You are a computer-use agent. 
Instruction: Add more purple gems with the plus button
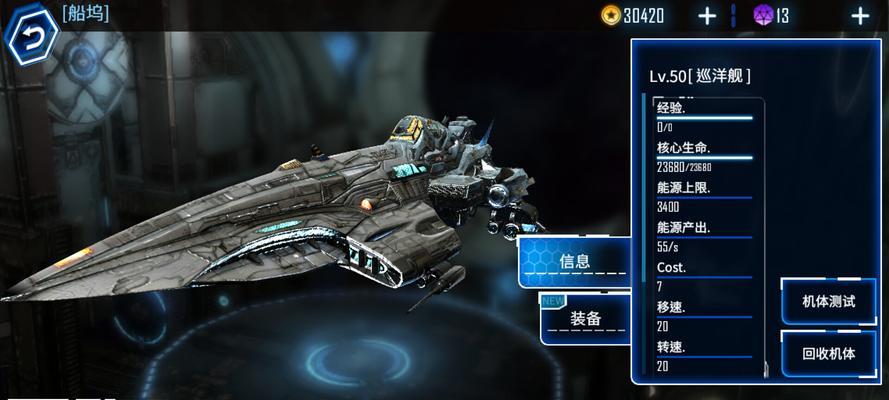[x=860, y=15]
